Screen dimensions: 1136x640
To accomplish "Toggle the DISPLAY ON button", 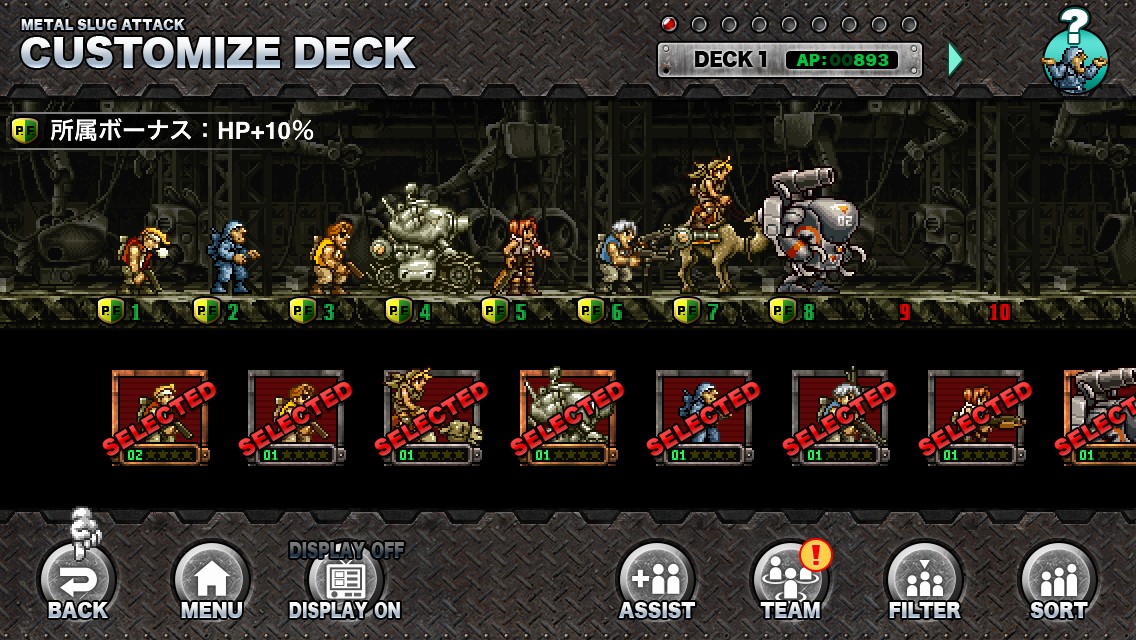I will (x=345, y=582).
